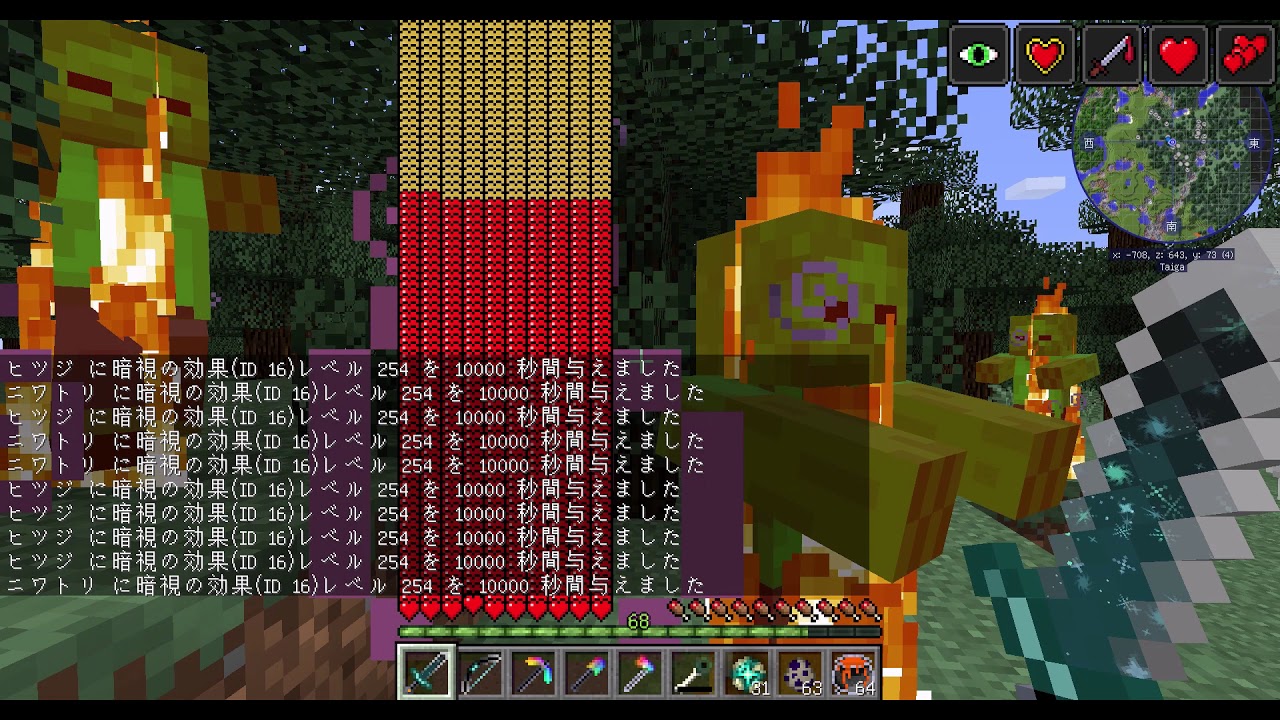Toggle the red heart health status indicator

(x=1177, y=55)
